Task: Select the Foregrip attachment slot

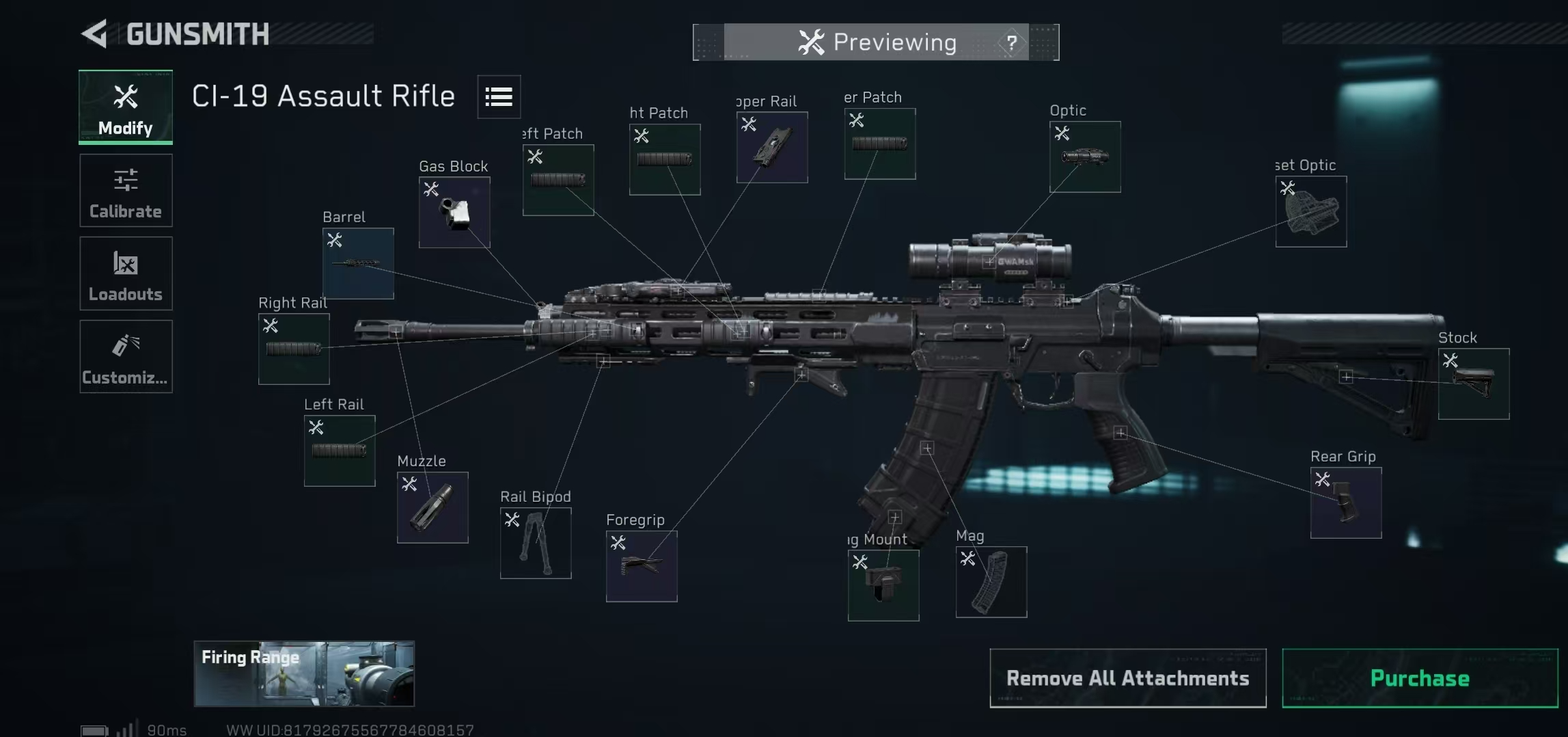Action: click(642, 566)
